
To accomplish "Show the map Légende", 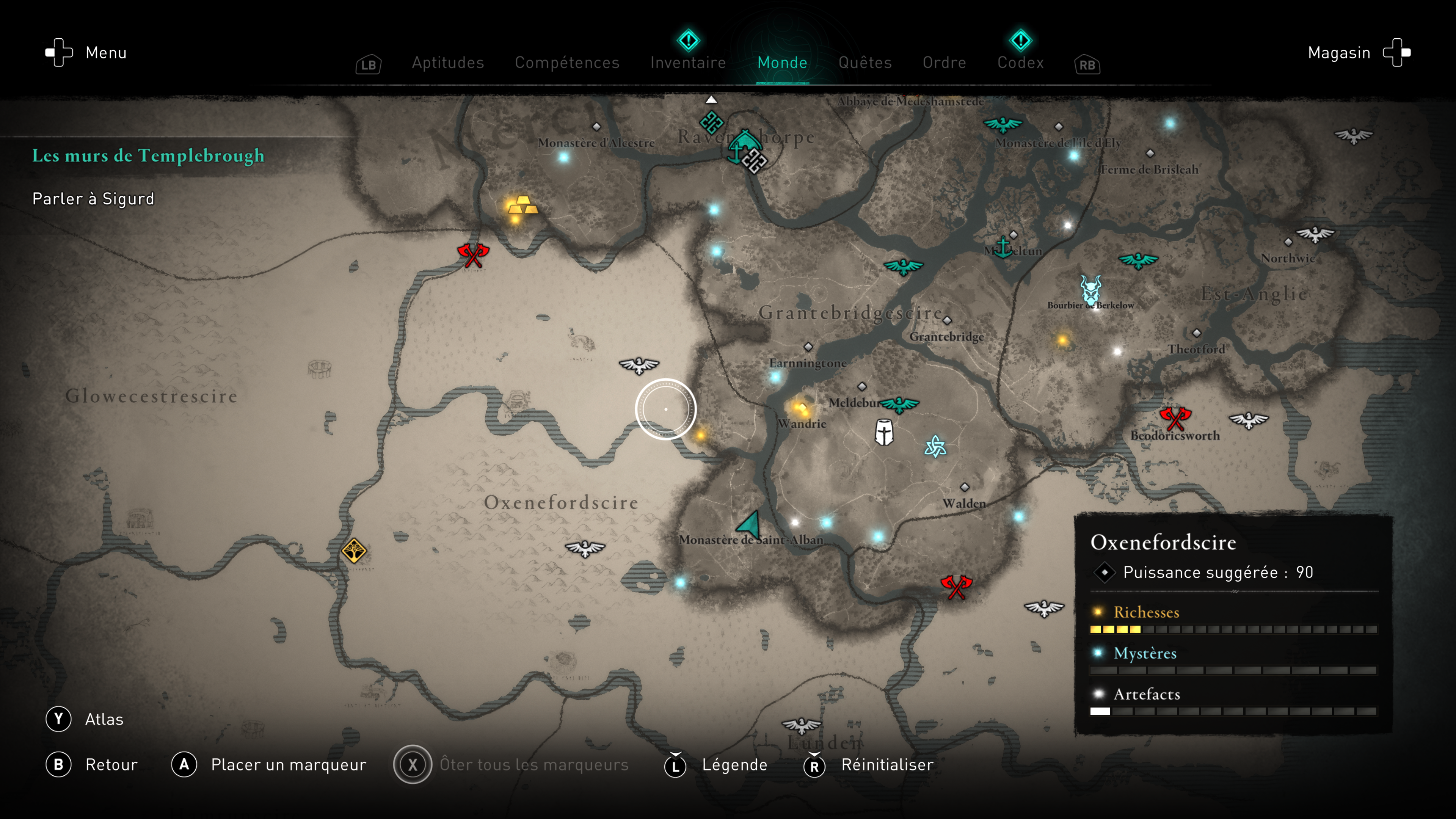I will point(734,765).
